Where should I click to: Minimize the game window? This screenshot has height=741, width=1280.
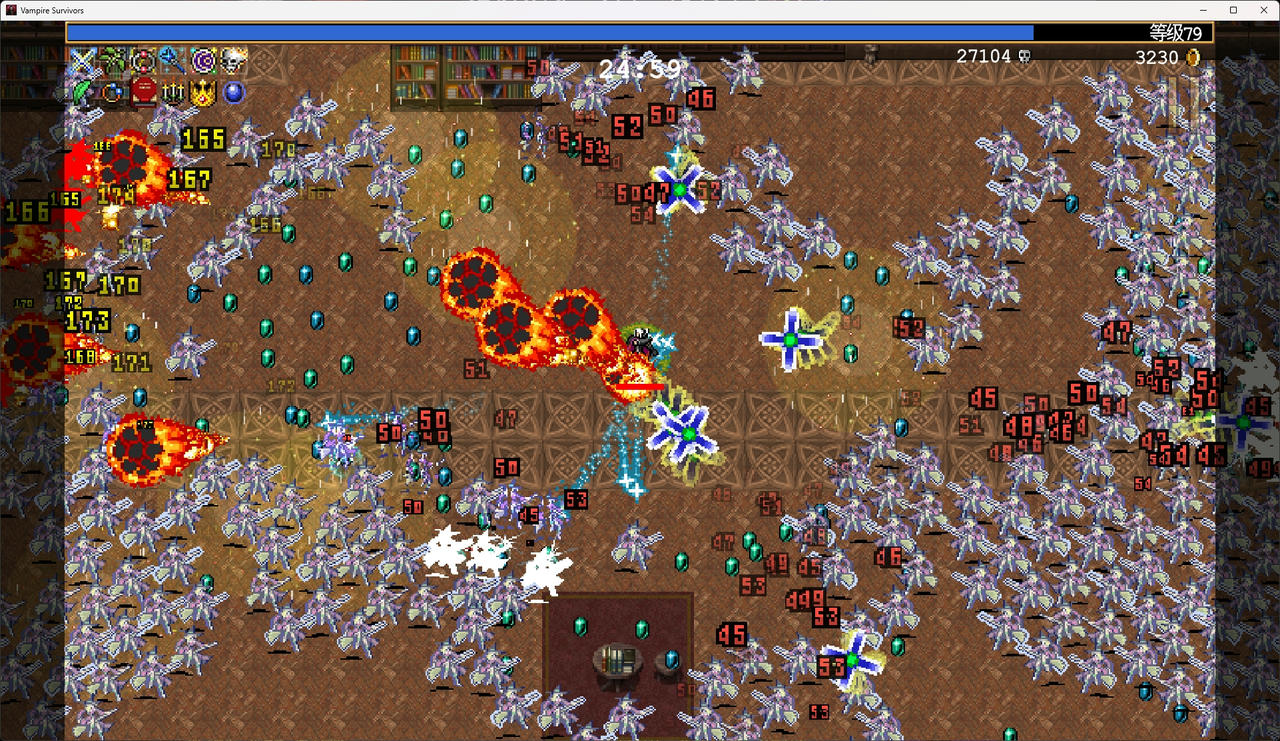(x=1207, y=10)
